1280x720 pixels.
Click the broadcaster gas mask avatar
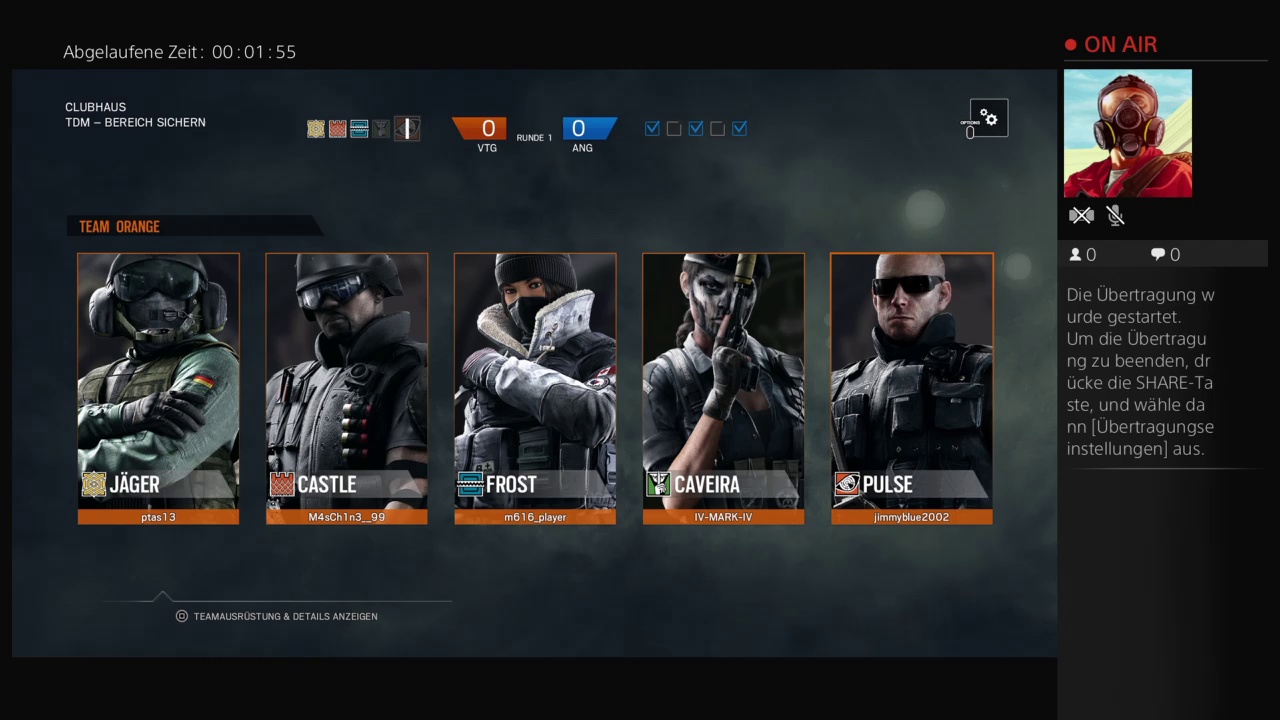tap(1127, 133)
